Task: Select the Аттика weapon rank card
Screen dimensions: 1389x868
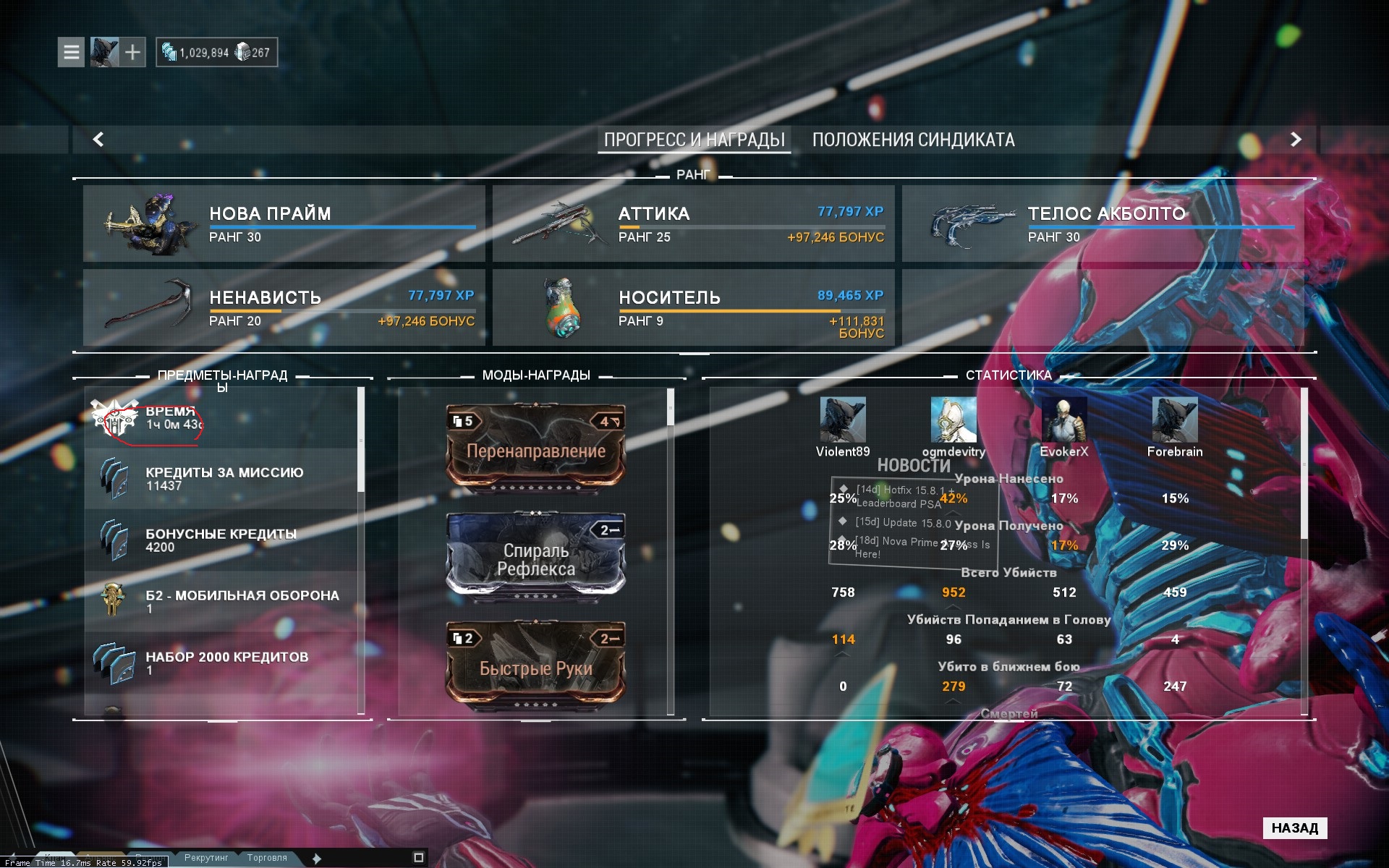Action: pos(693,224)
